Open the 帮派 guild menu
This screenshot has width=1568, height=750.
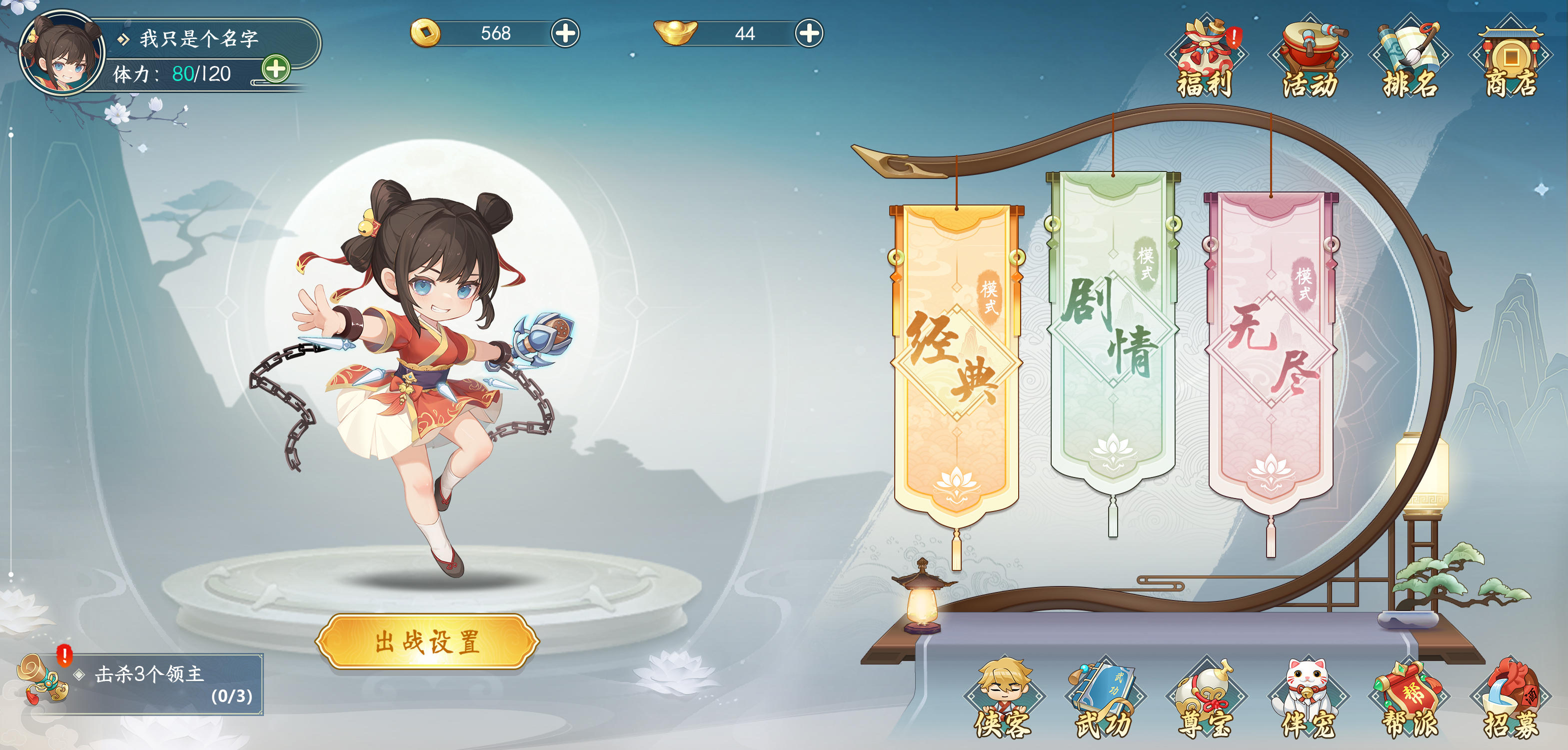click(x=1410, y=699)
